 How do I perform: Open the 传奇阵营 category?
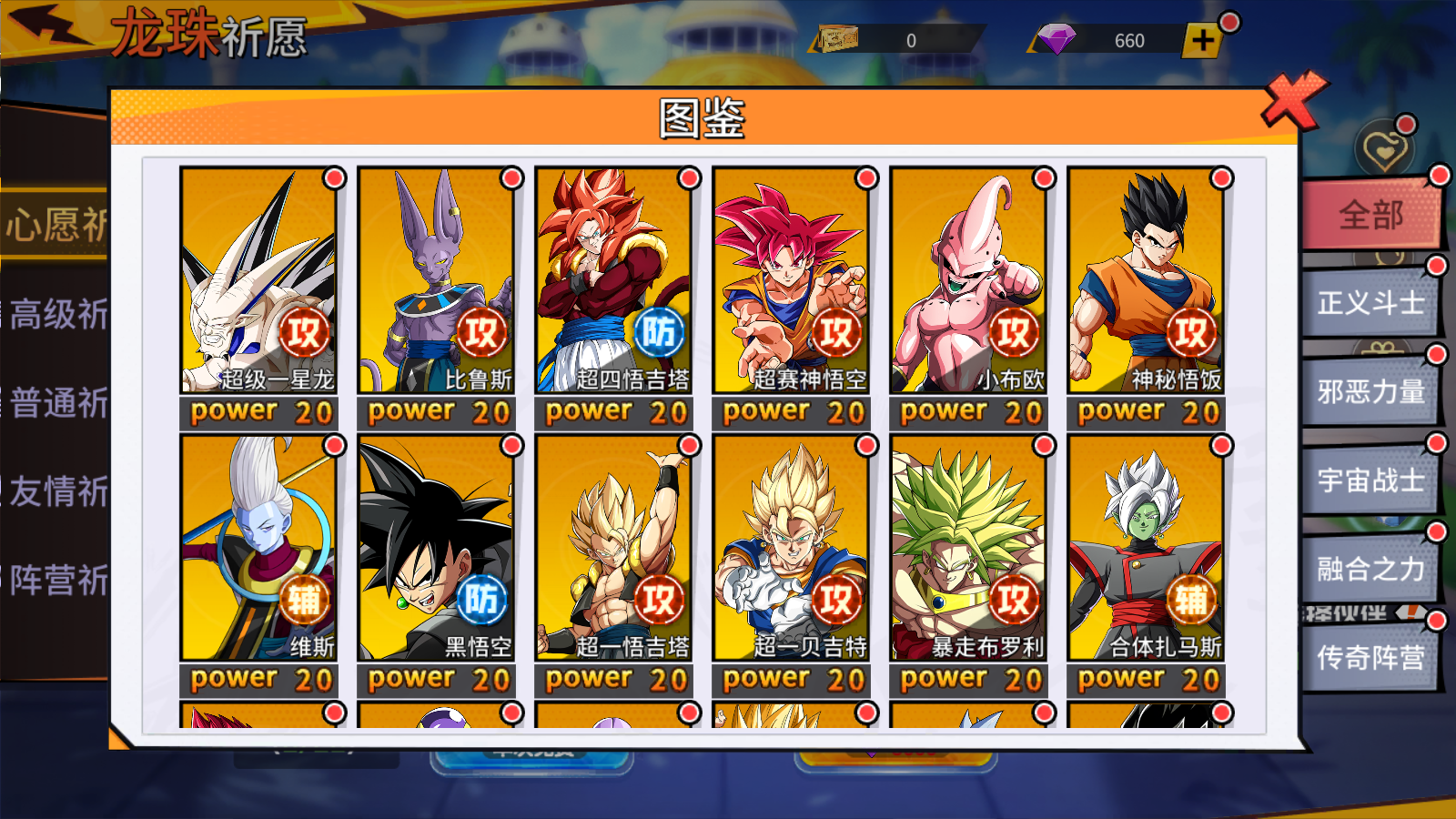1370,658
